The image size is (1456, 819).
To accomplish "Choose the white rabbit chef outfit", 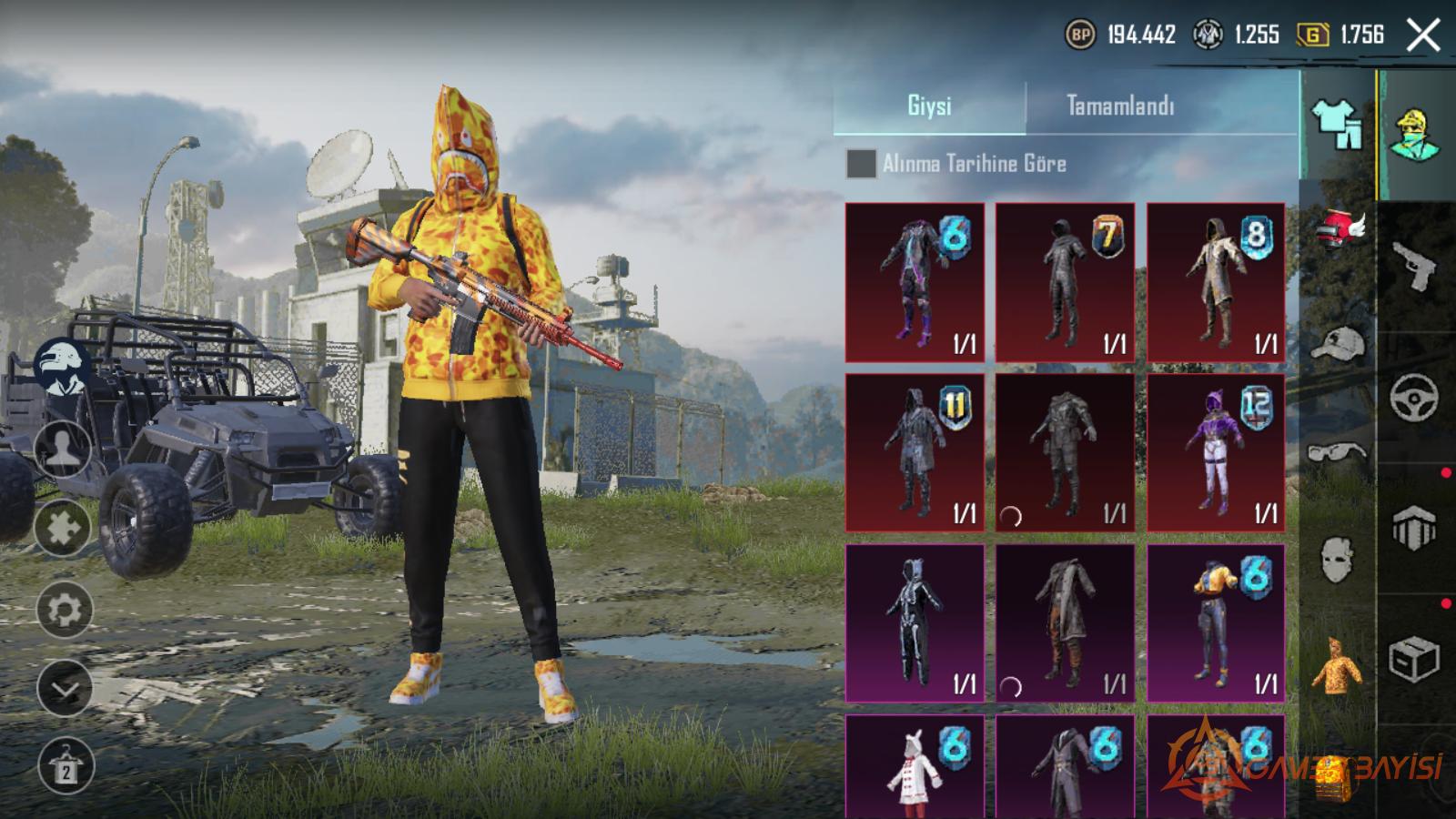I will [915, 769].
